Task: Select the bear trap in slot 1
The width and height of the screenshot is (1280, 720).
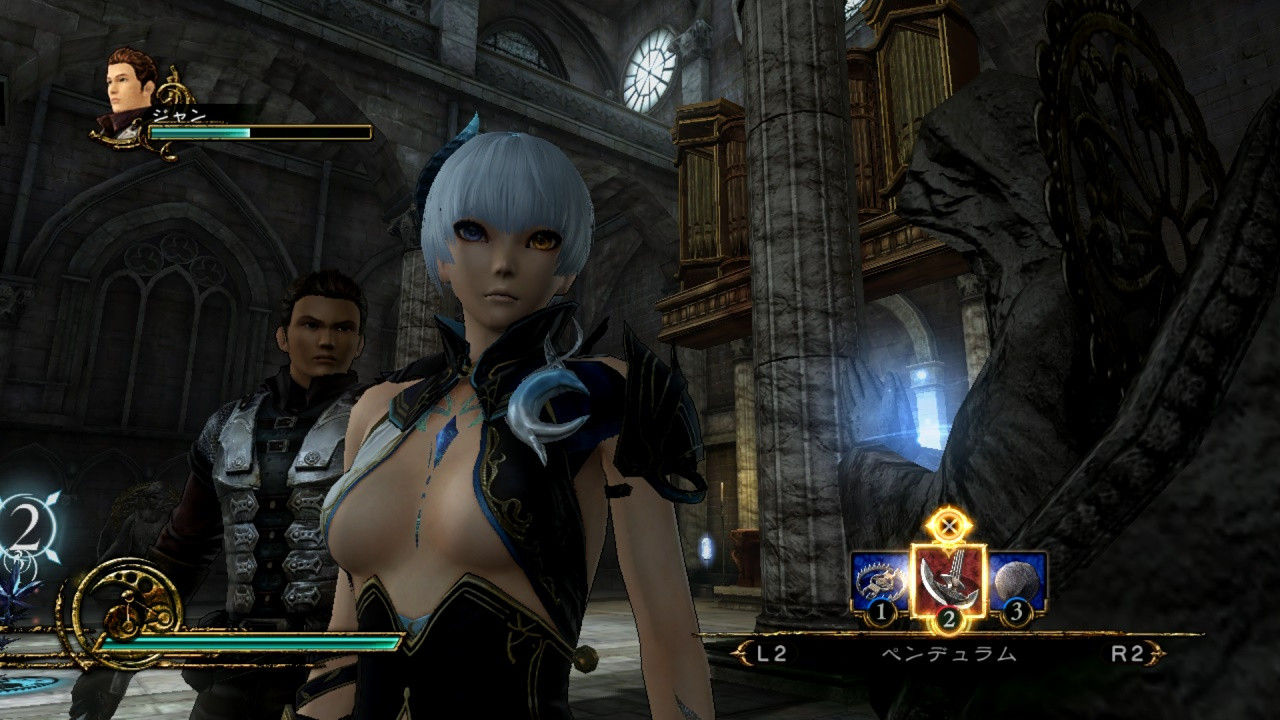Action: [880, 582]
